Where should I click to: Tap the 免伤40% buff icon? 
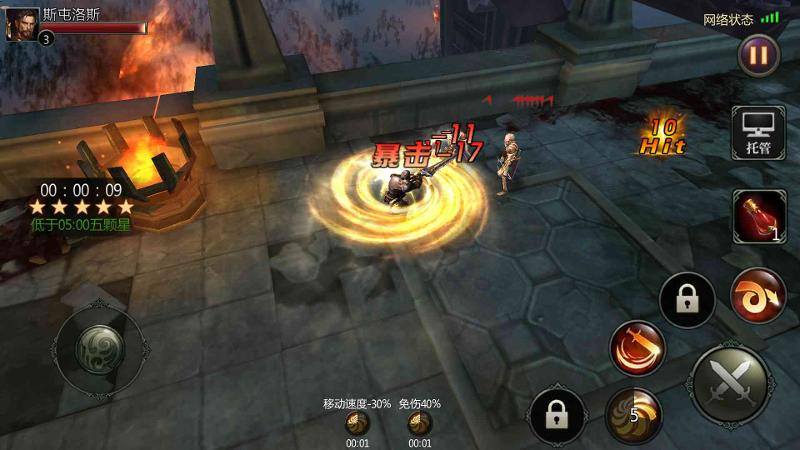pyautogui.click(x=420, y=424)
